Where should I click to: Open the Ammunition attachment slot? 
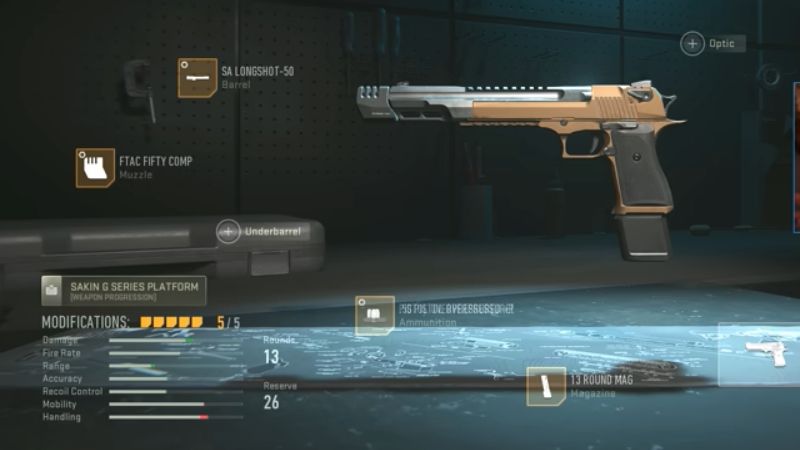[x=375, y=315]
